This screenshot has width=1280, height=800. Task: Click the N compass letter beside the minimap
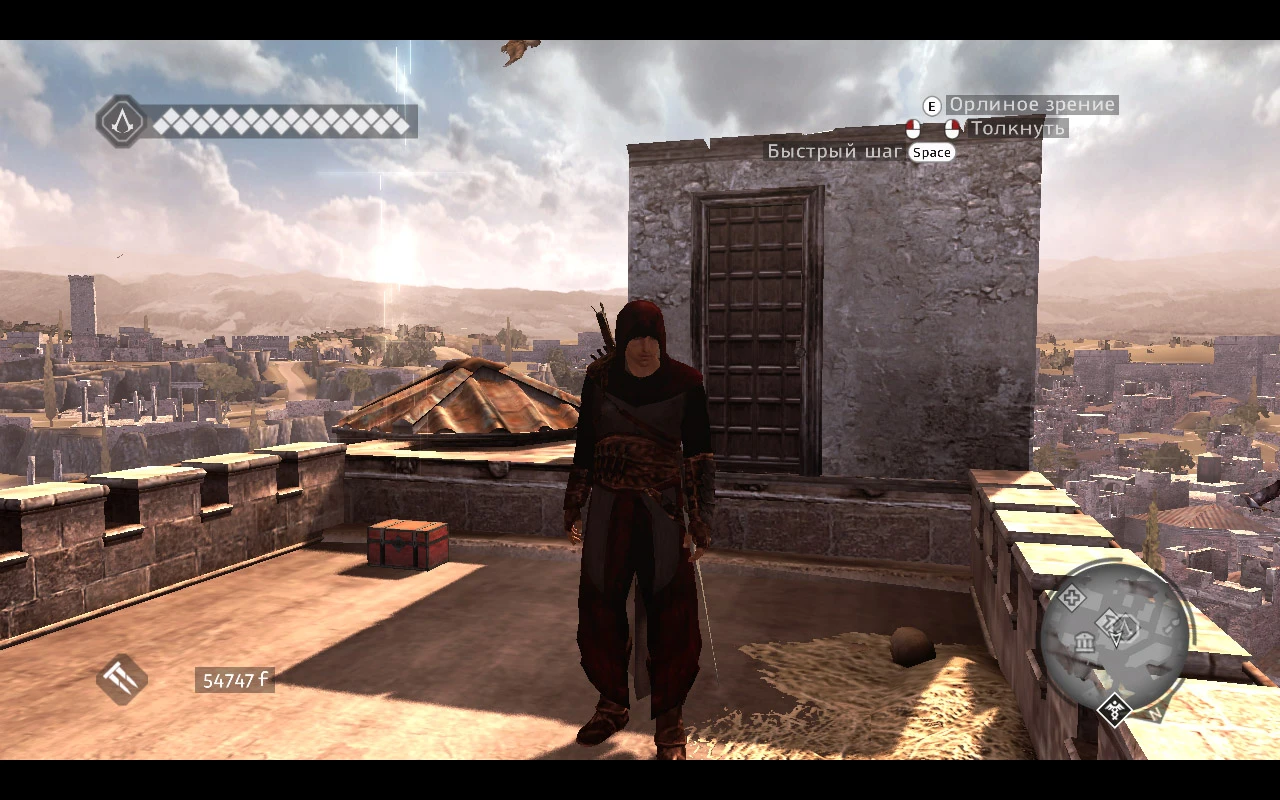pos(1155,713)
